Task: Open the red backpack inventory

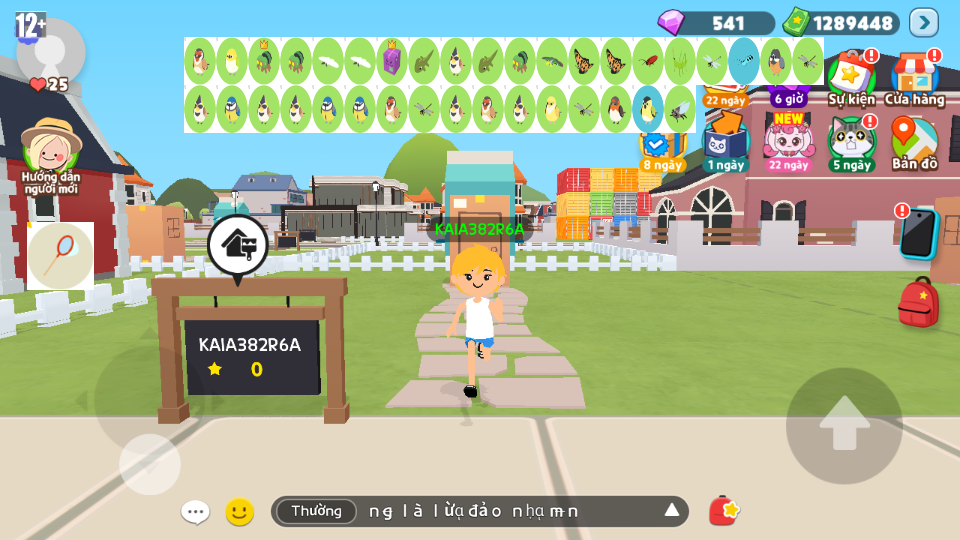Action: tap(918, 303)
